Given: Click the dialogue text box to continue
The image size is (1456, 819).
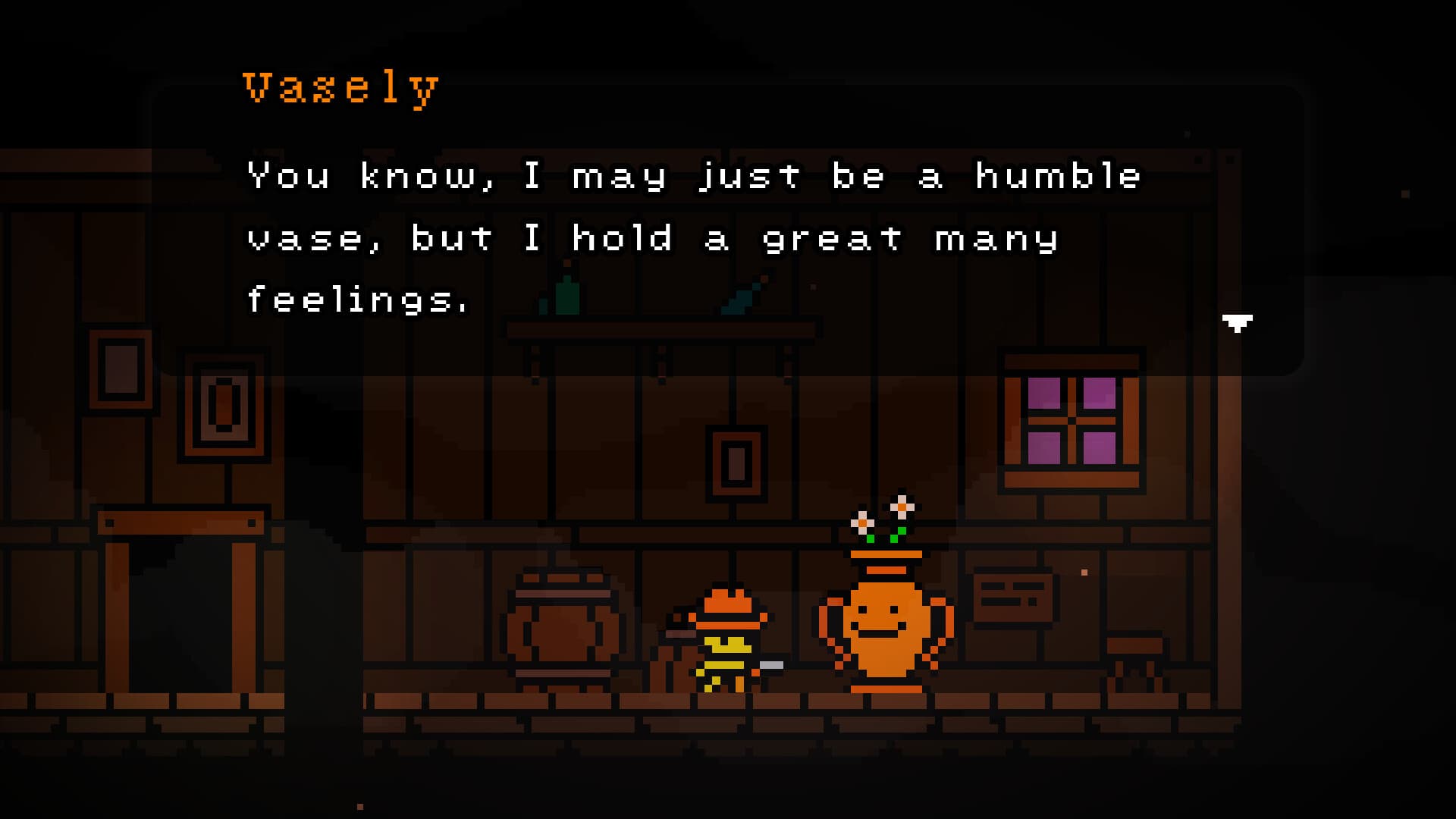Looking at the screenshot, I should 682,235.
